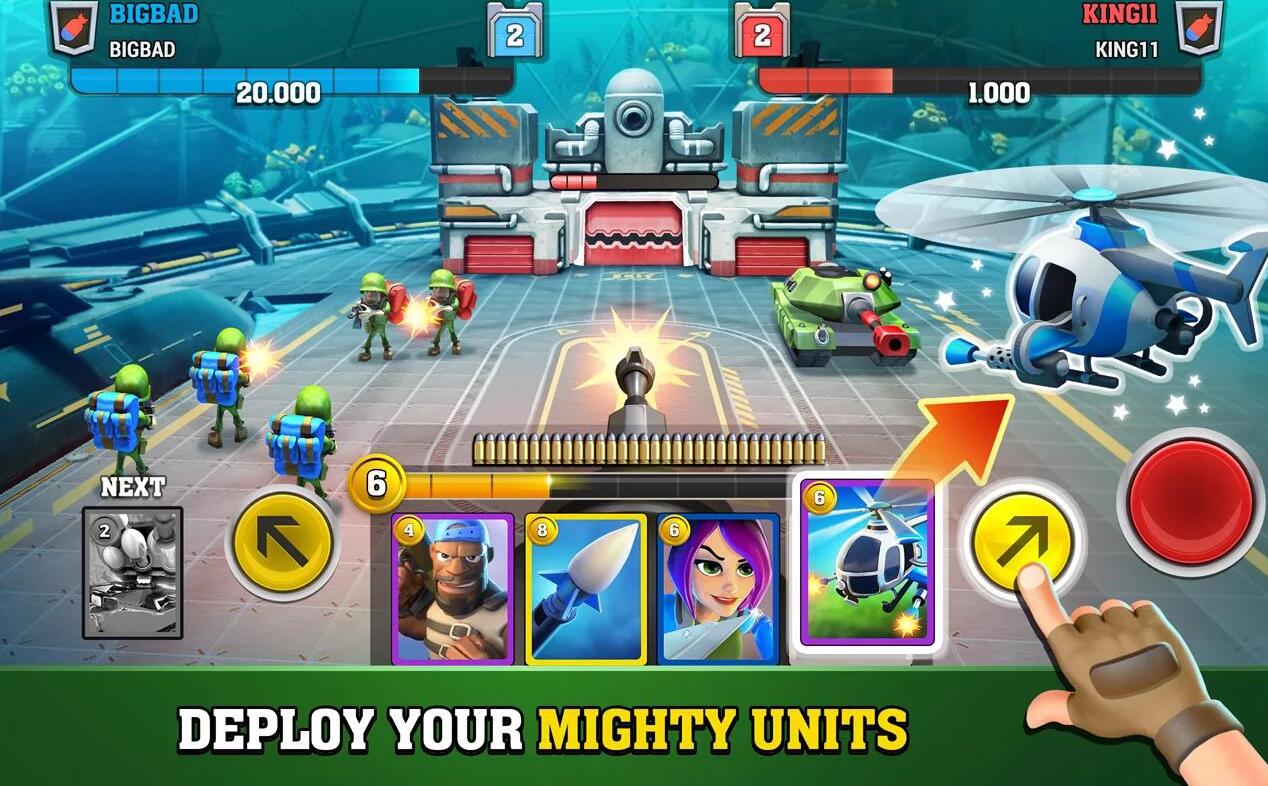Tap the yellow up-right arrow button
1268x786 pixels.
pos(1022,541)
